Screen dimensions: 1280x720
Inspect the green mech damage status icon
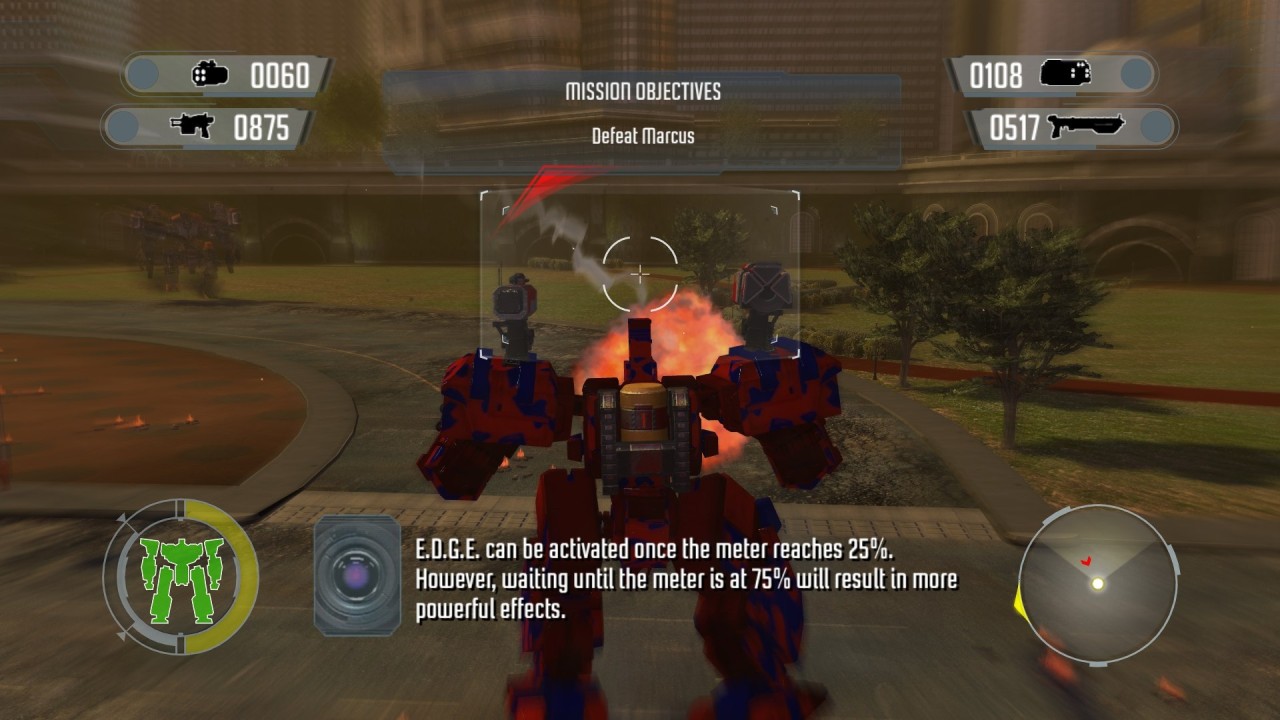[x=181, y=578]
